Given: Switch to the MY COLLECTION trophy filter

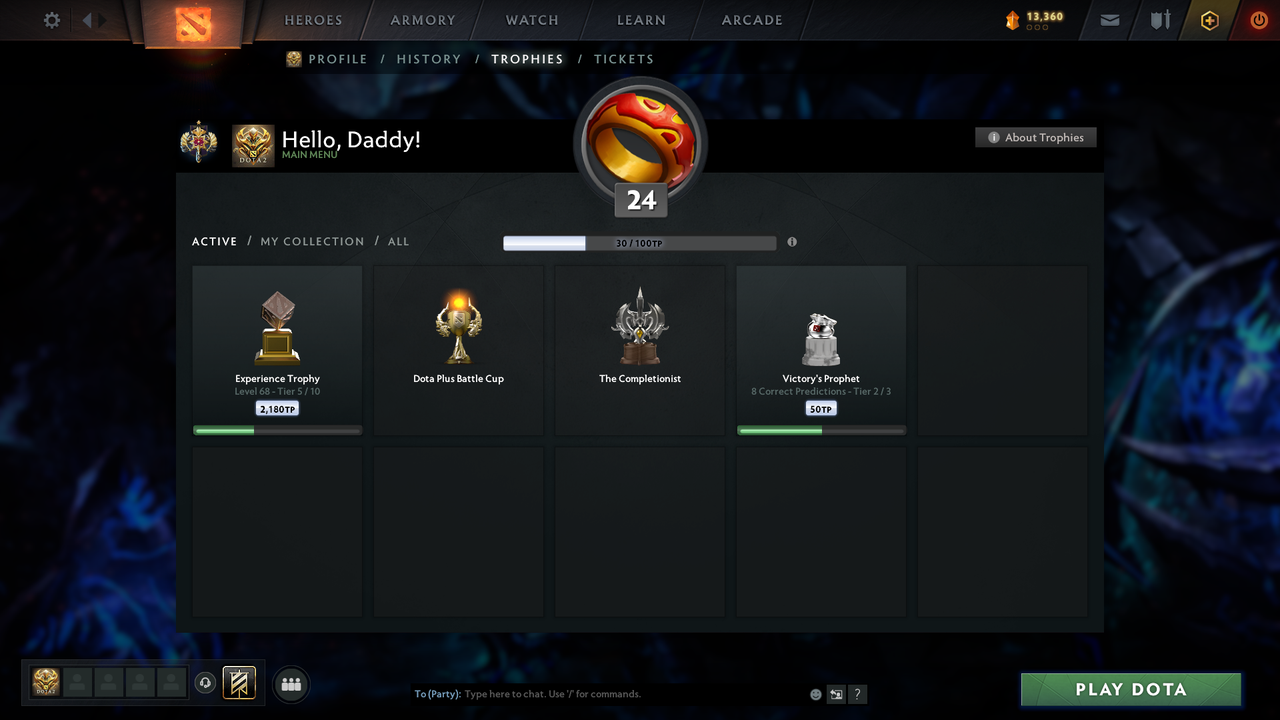Looking at the screenshot, I should pos(312,241).
